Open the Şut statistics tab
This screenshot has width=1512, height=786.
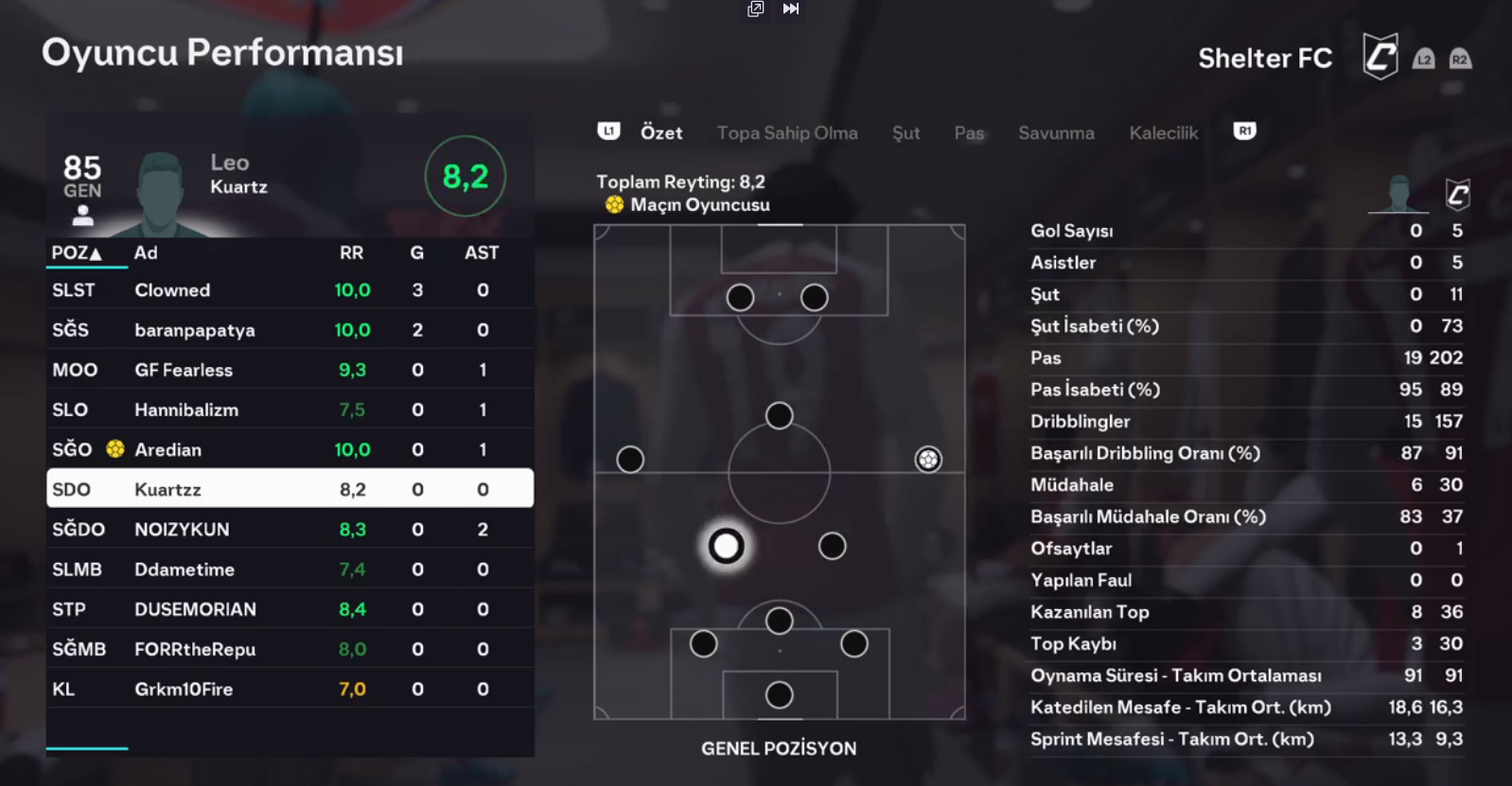tap(905, 133)
